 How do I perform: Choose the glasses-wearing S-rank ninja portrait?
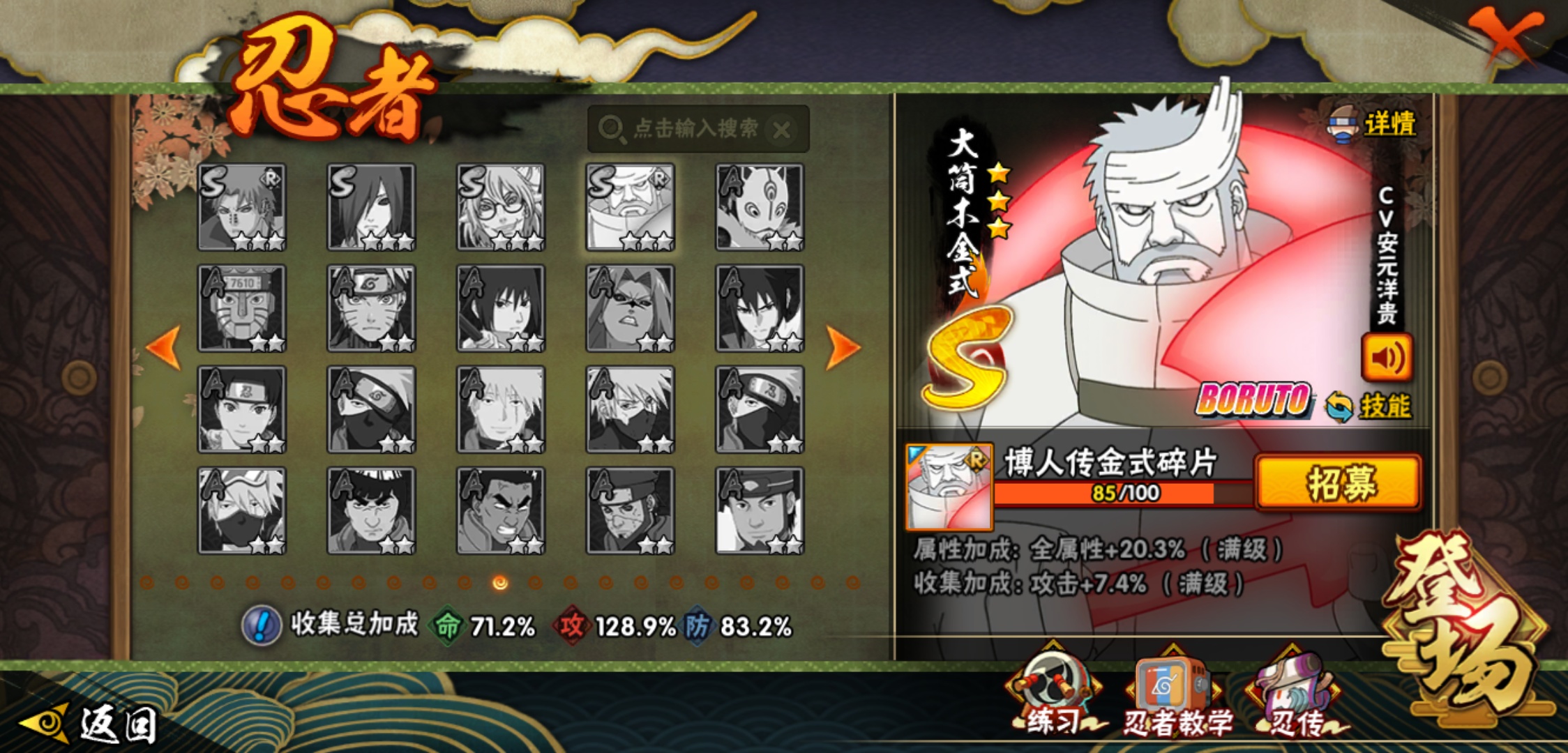[501, 207]
